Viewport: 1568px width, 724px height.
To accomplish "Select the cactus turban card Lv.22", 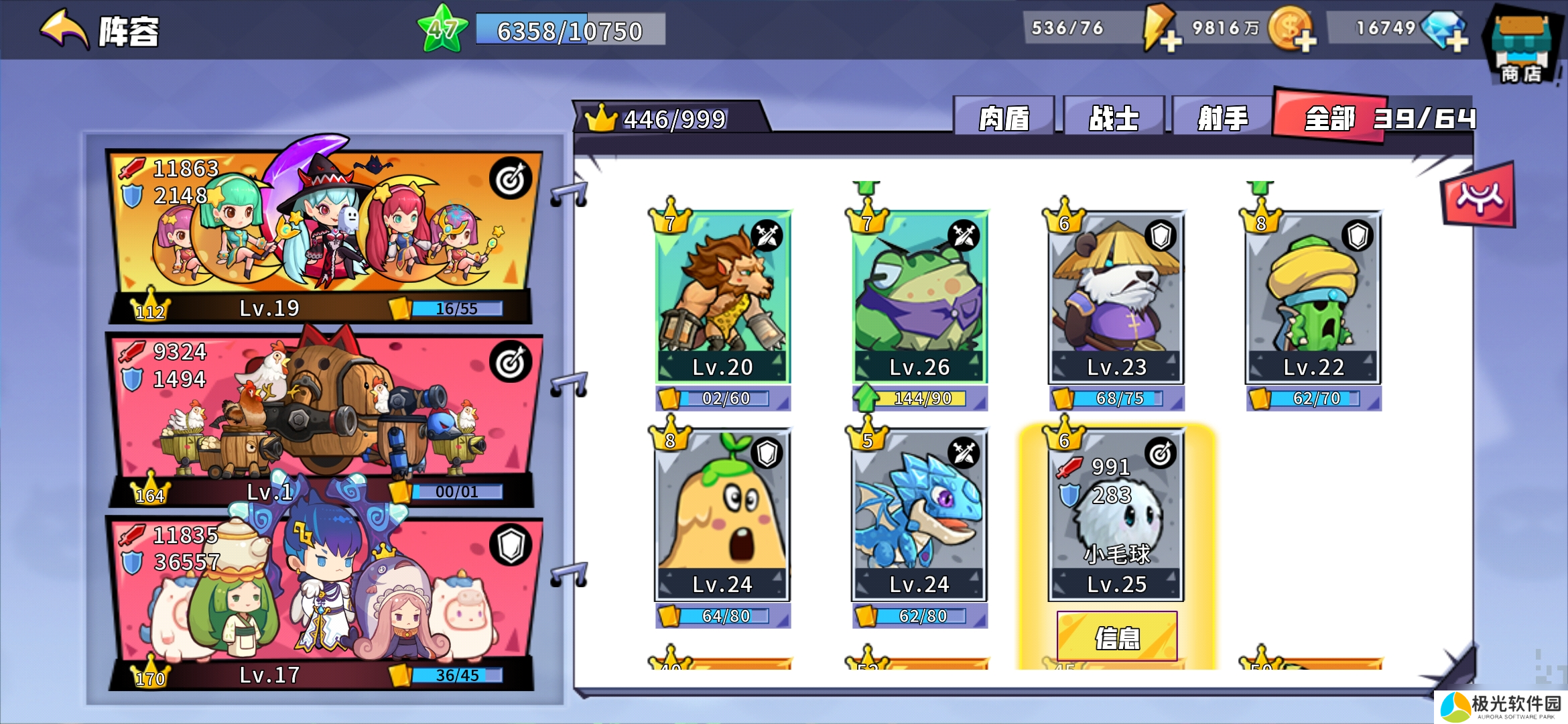I will 1313,296.
